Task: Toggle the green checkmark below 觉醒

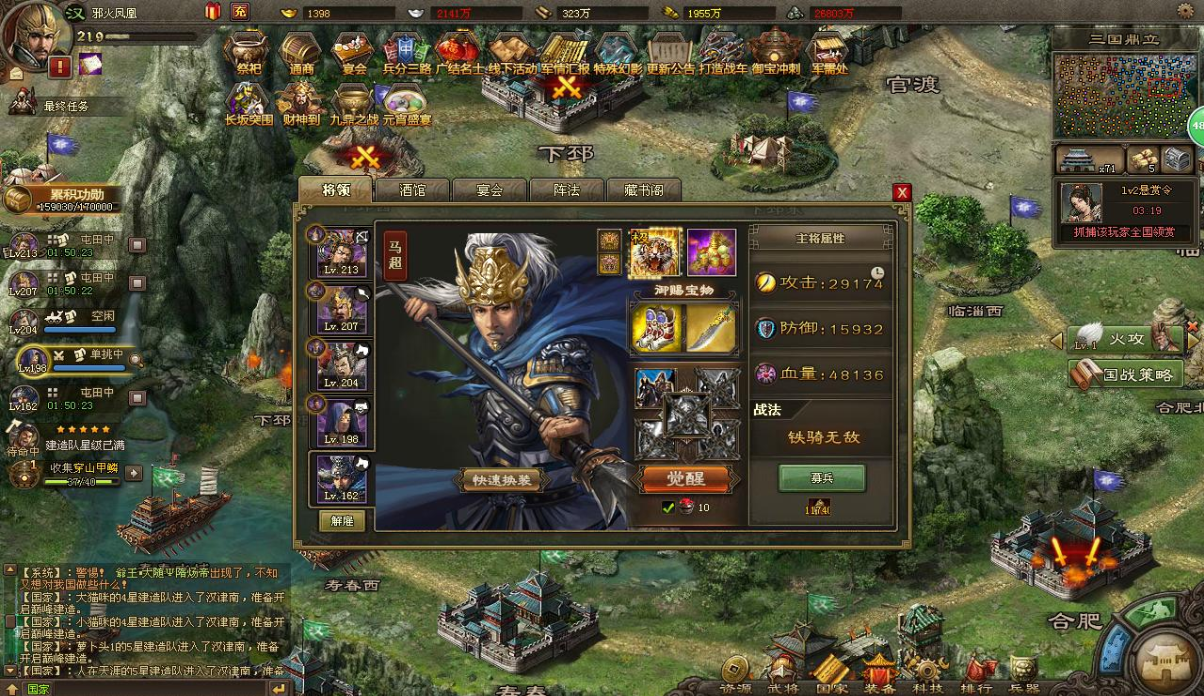Action: (669, 508)
